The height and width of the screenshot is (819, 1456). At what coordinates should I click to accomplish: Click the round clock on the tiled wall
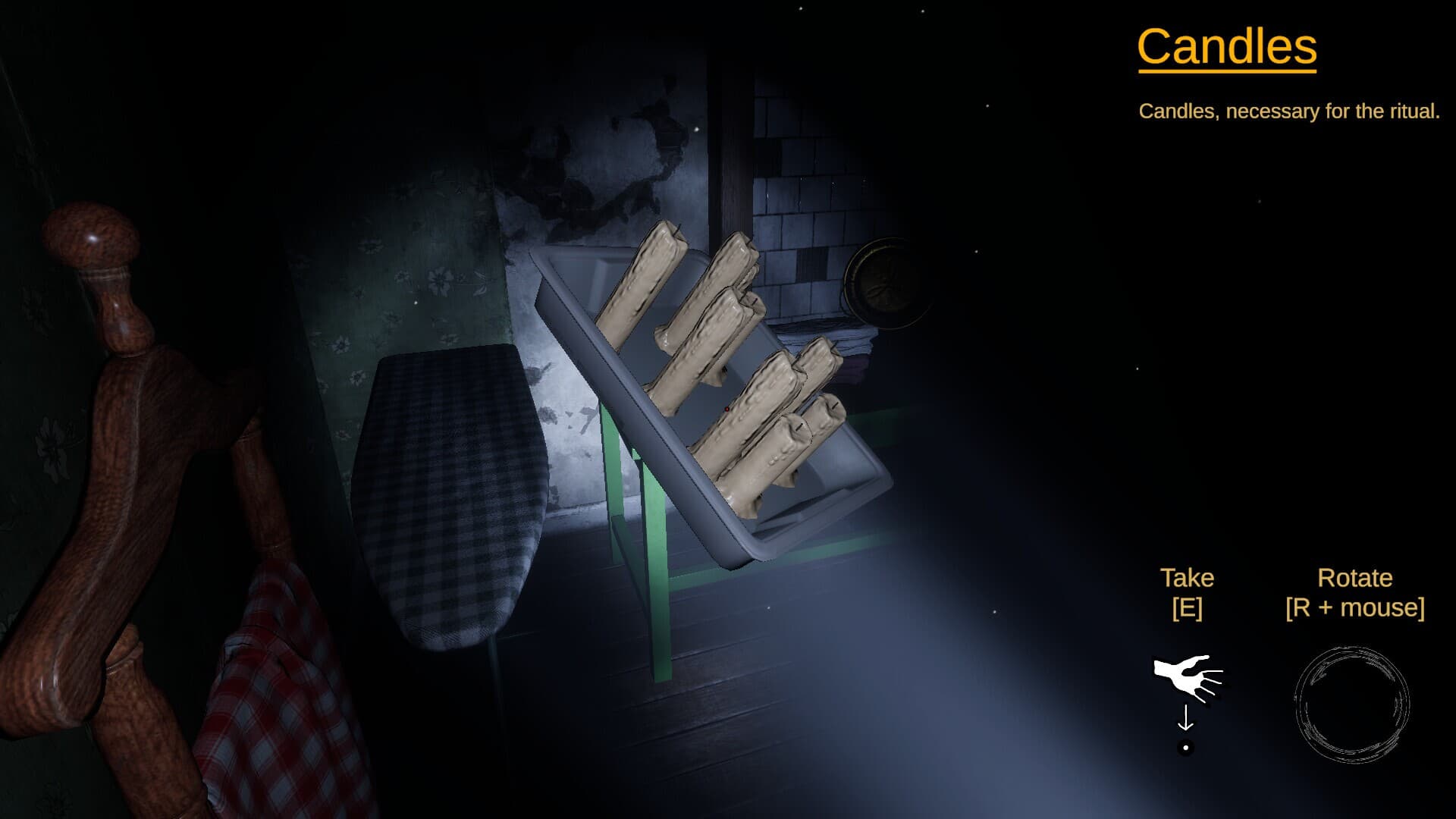tap(886, 282)
